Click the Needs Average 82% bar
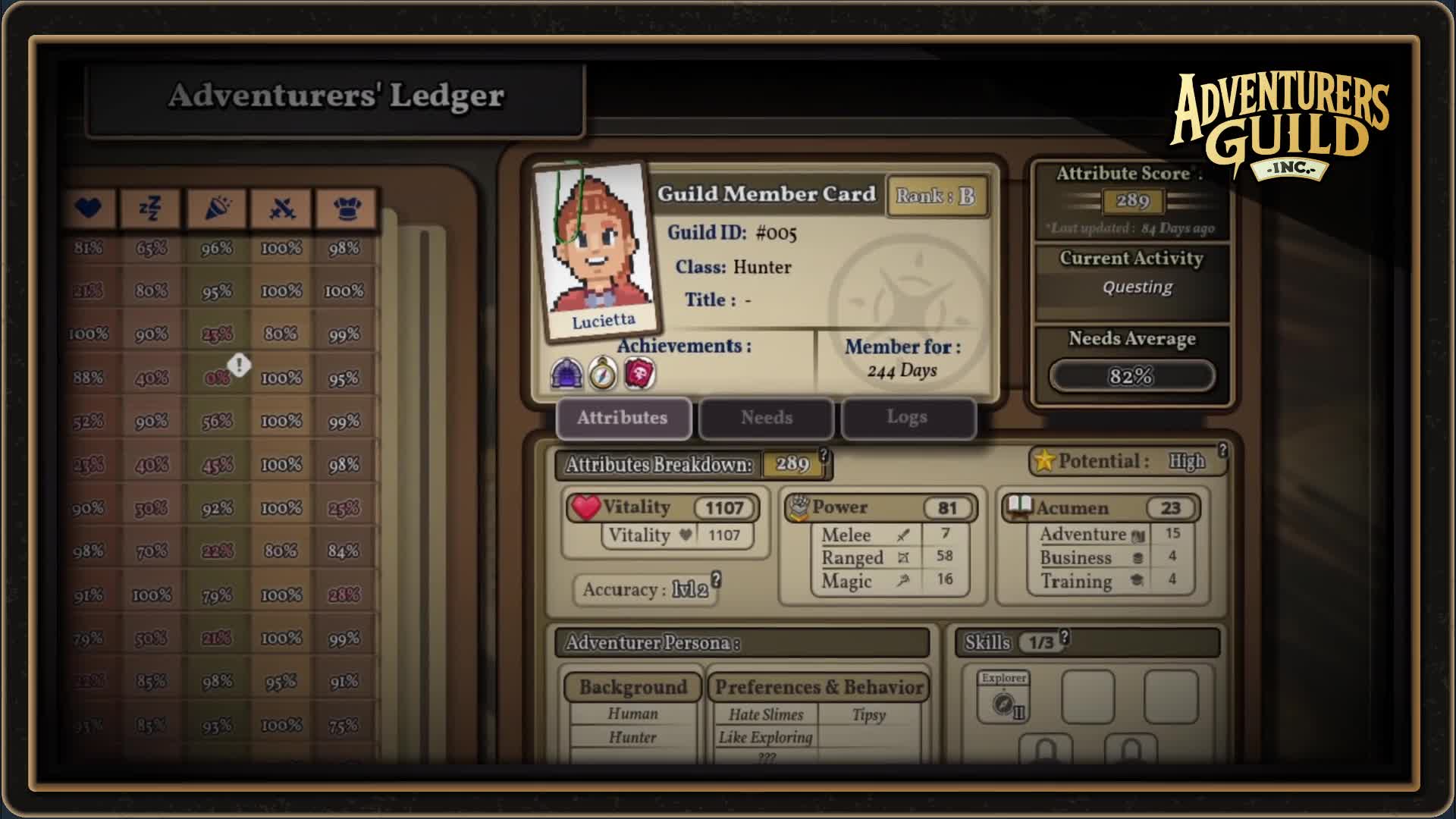 click(x=1131, y=375)
